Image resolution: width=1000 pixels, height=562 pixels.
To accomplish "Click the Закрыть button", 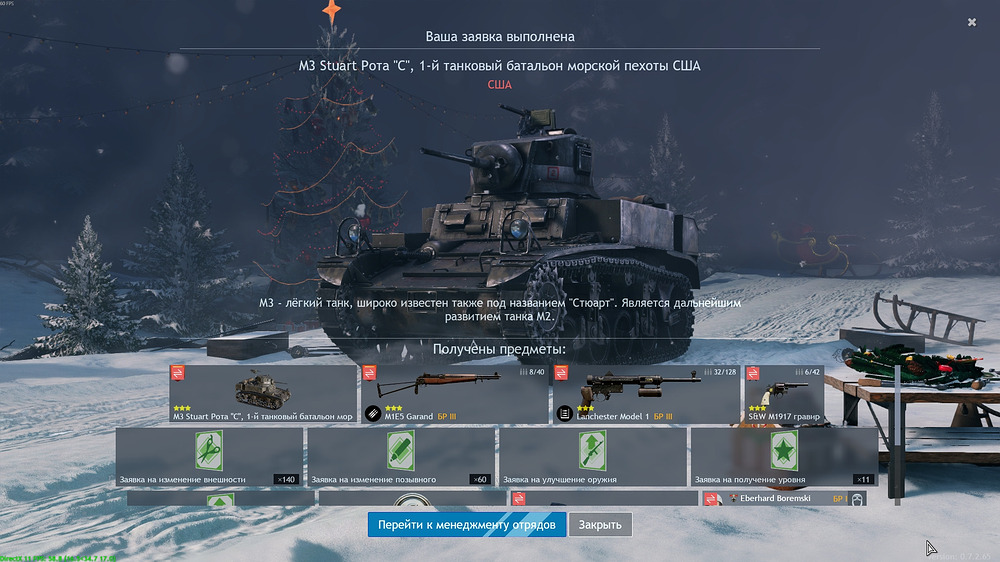I will (x=600, y=524).
